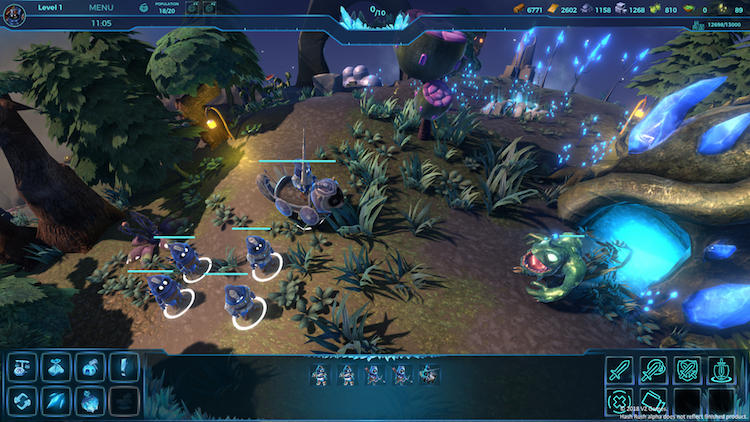Viewport: 750px width, 422px height.
Task: Choose the crystal shards icon
Action: [56, 401]
